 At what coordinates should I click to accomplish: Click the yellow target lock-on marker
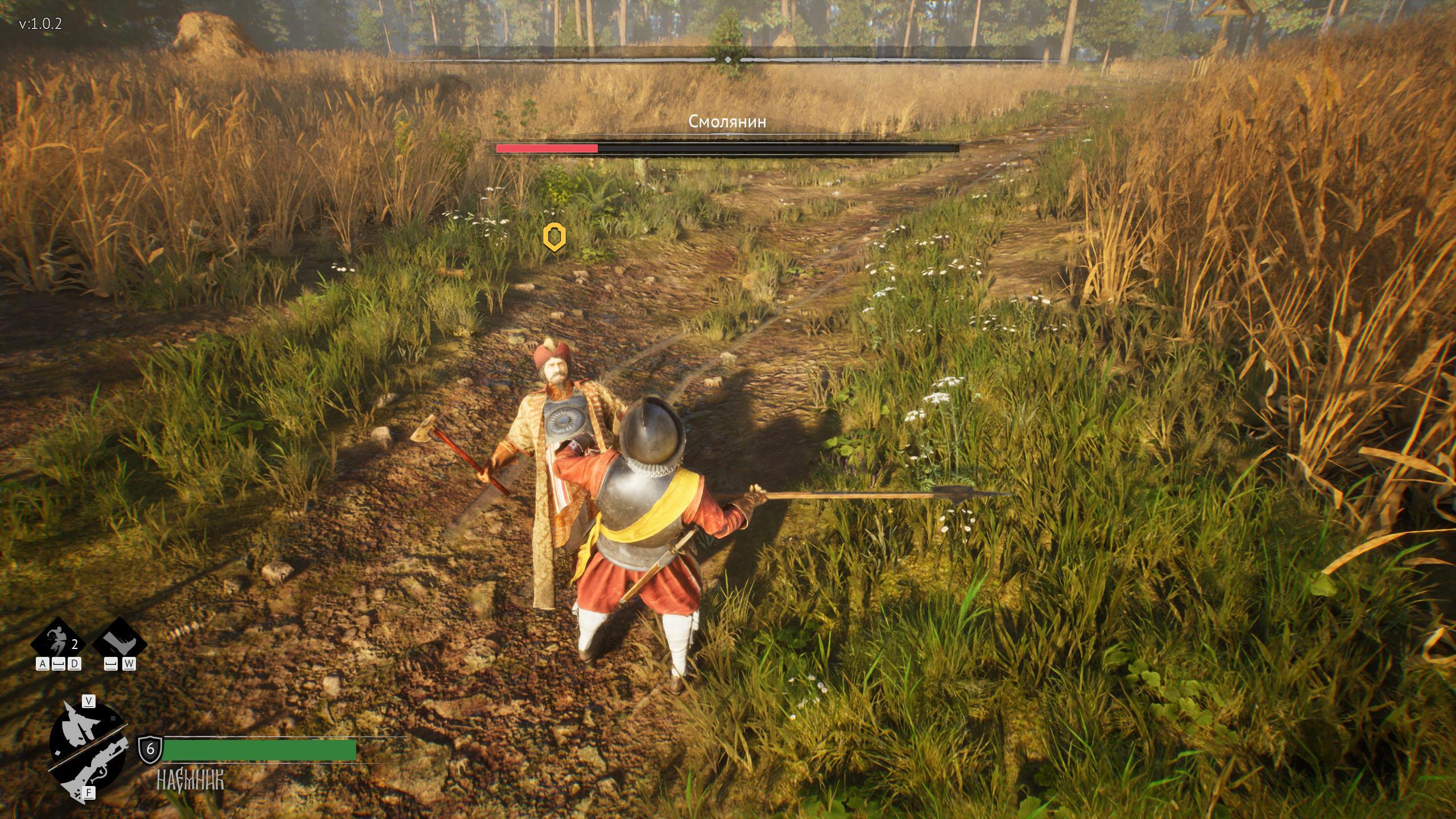[554, 237]
